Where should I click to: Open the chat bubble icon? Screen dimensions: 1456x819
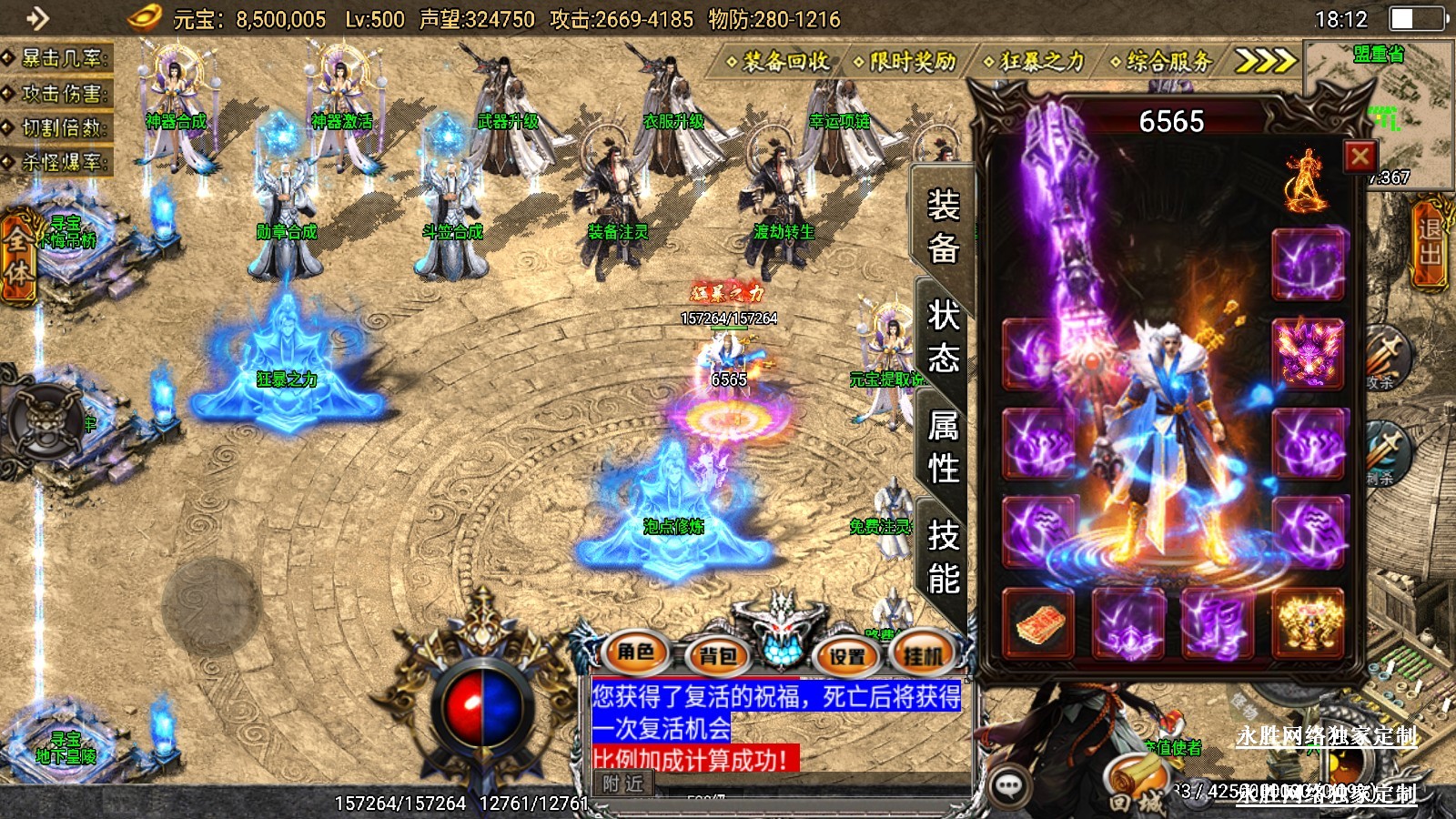pos(1009,784)
